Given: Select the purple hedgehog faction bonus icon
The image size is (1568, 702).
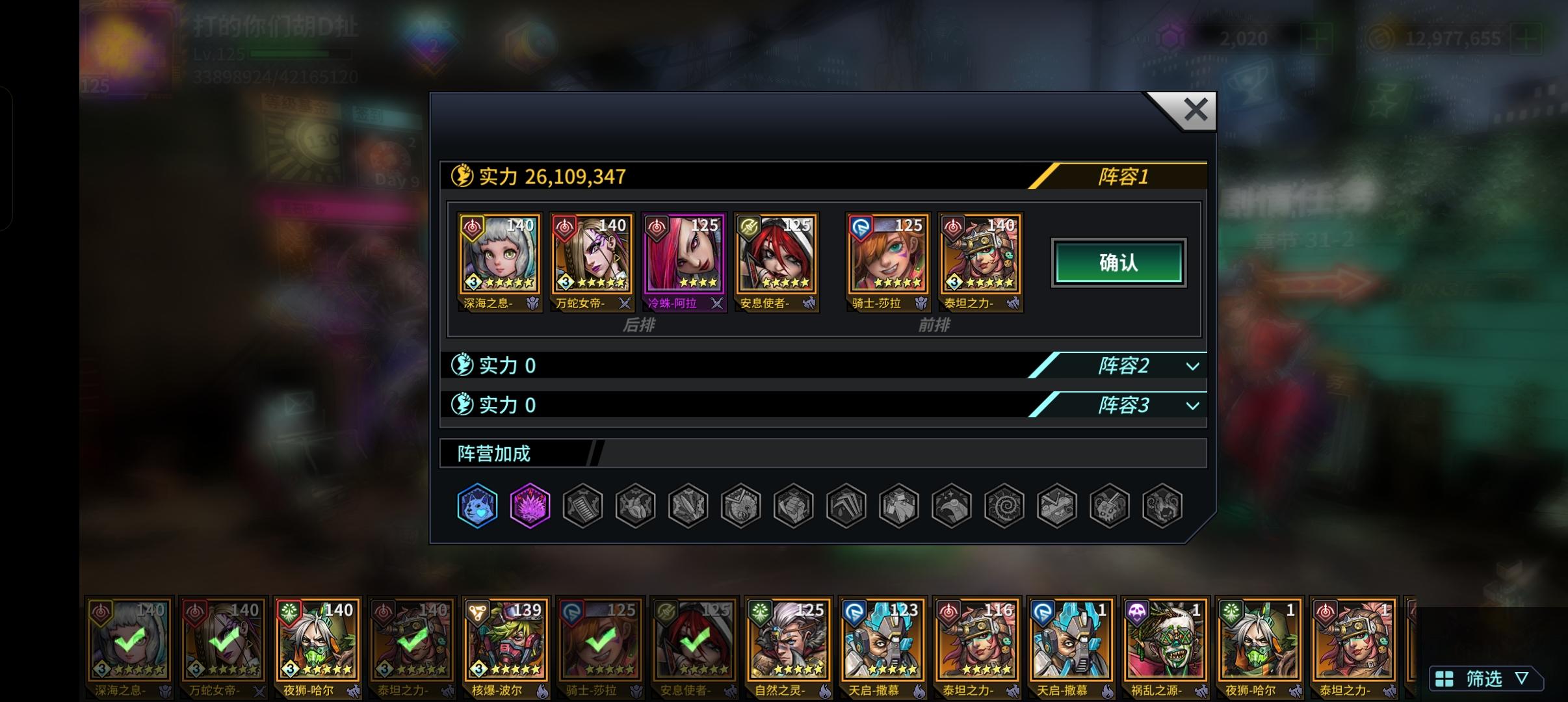Looking at the screenshot, I should click(x=530, y=506).
